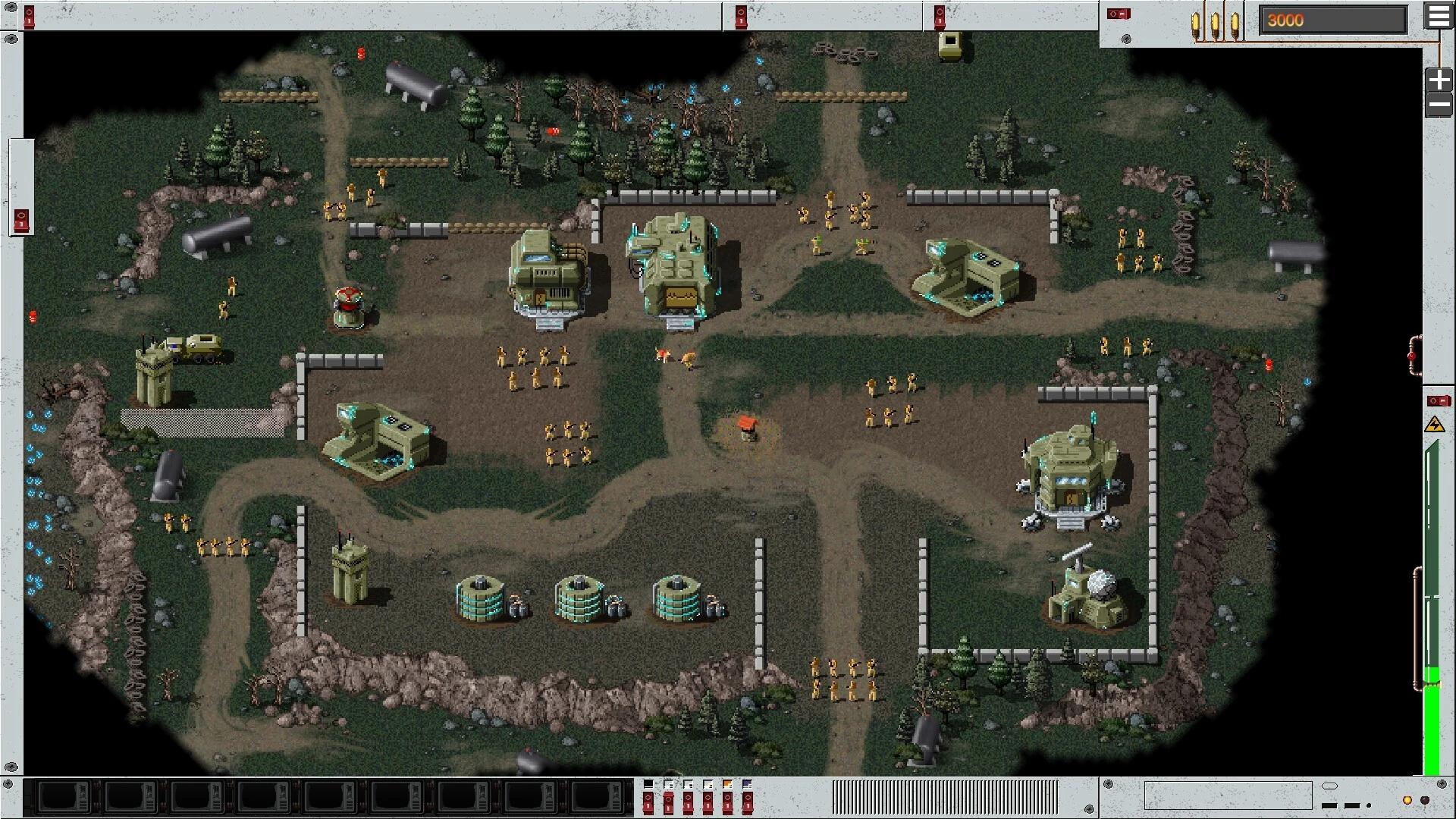Flip the raised red rocker switch in the bottom row
This screenshot has height=819, width=1456.
tap(669, 802)
